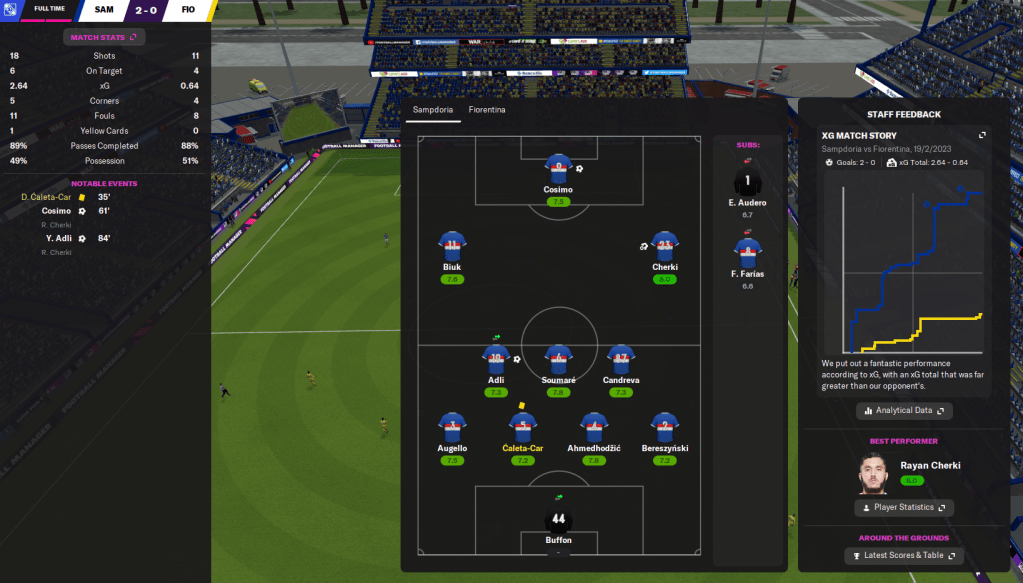Viewport: 1023px width, 583px height.
Task: View Player Statistics for best performer
Action: click(x=904, y=508)
